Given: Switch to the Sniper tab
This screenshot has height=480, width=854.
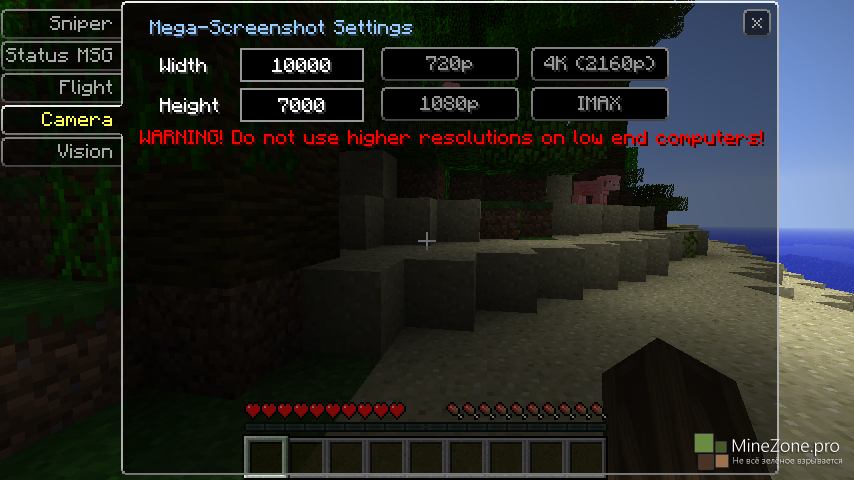Looking at the screenshot, I should [x=62, y=23].
